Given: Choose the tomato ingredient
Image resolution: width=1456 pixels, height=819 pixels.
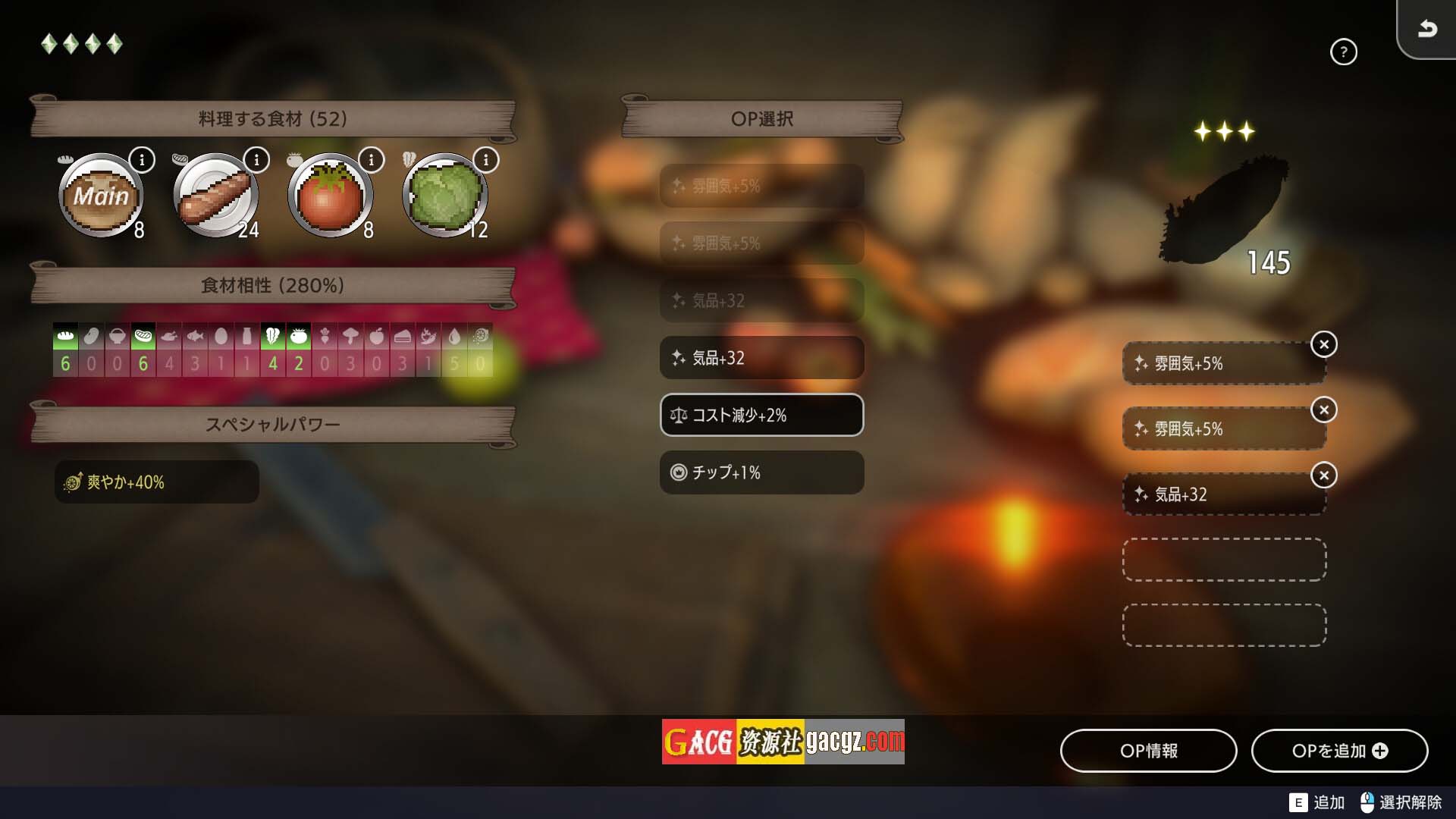Looking at the screenshot, I should pyautogui.click(x=330, y=196).
